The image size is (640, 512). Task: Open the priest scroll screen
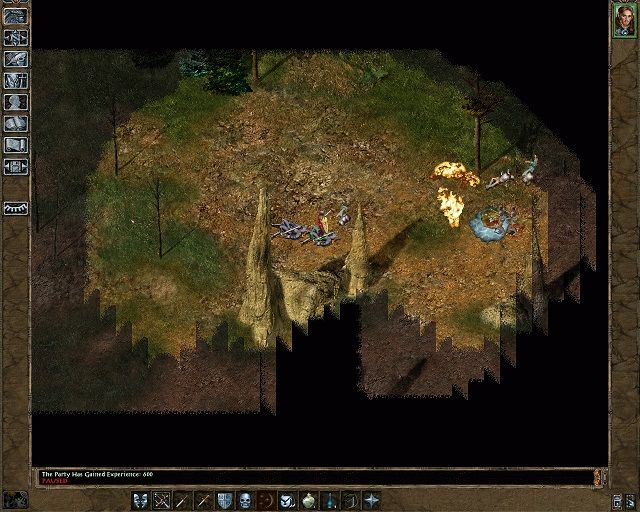tap(15, 145)
